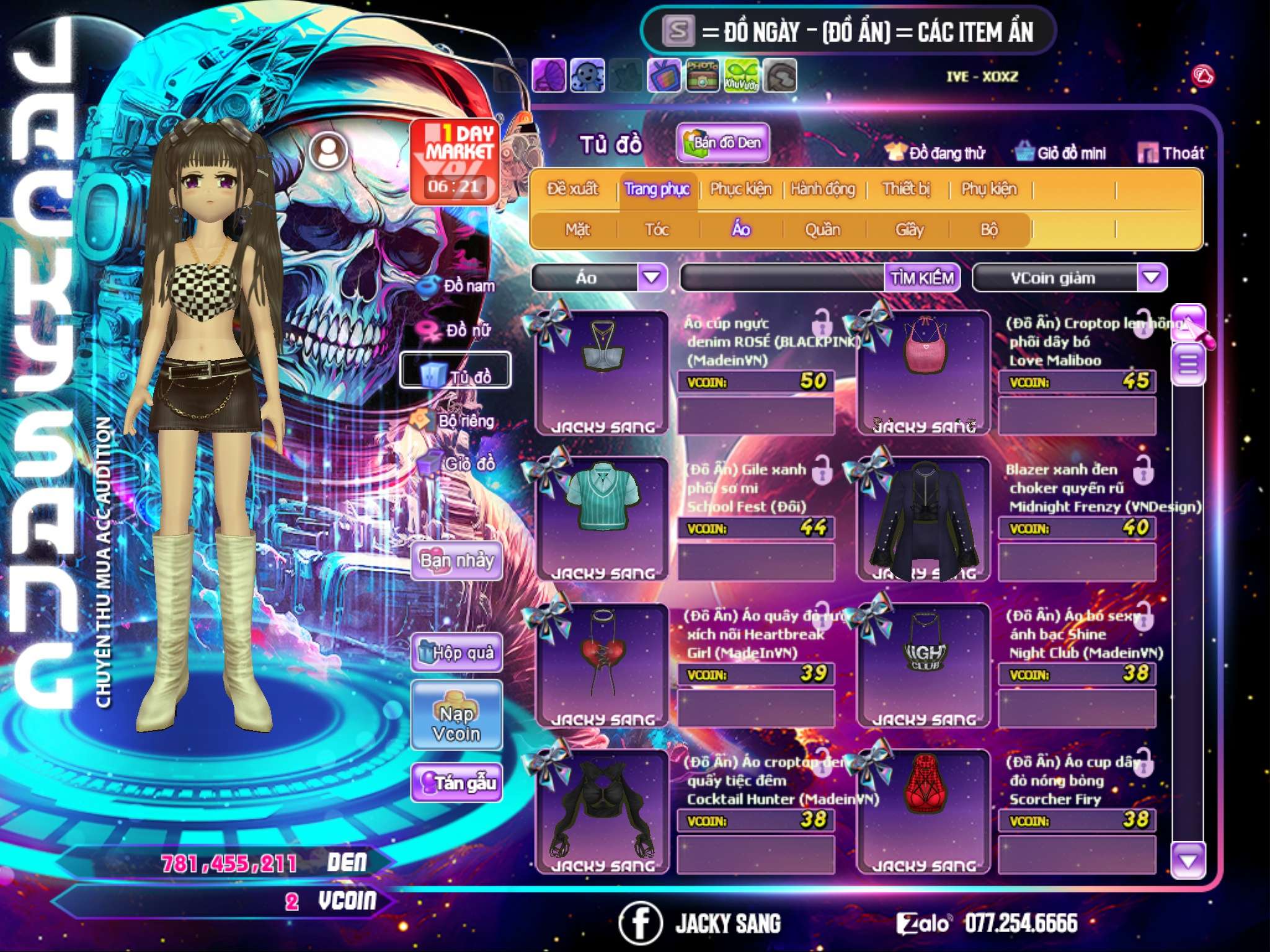Open Giỏ đồ mini cart
The width and height of the screenshot is (1270, 952).
click(1061, 153)
